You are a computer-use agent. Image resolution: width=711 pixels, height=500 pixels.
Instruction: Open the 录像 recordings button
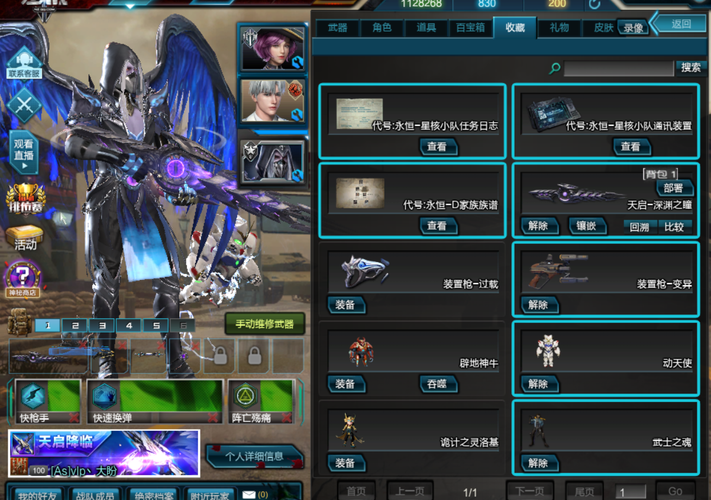pyautogui.click(x=633, y=28)
